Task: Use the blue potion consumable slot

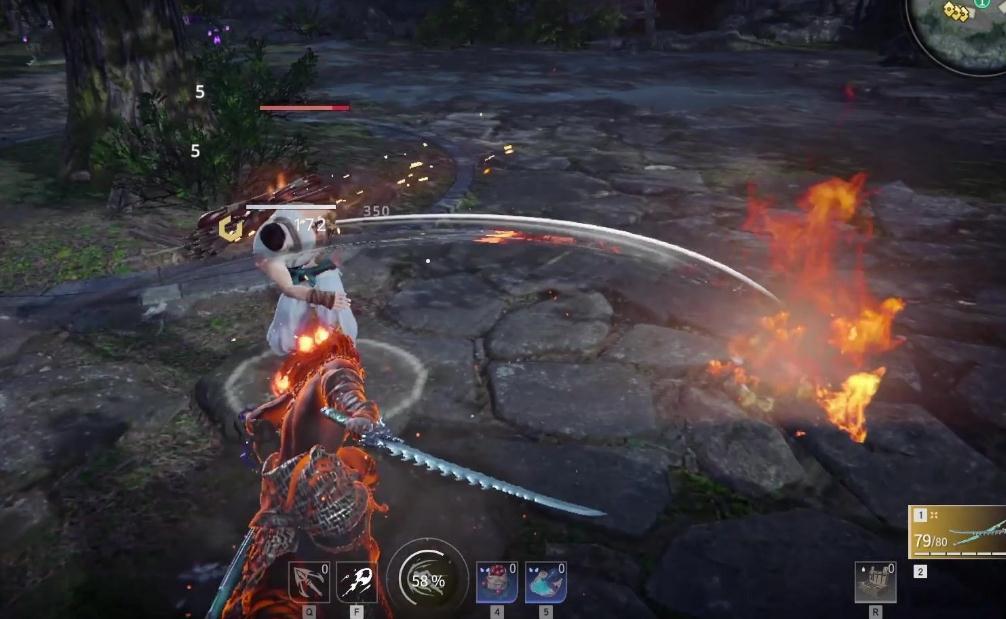Action: (545, 582)
